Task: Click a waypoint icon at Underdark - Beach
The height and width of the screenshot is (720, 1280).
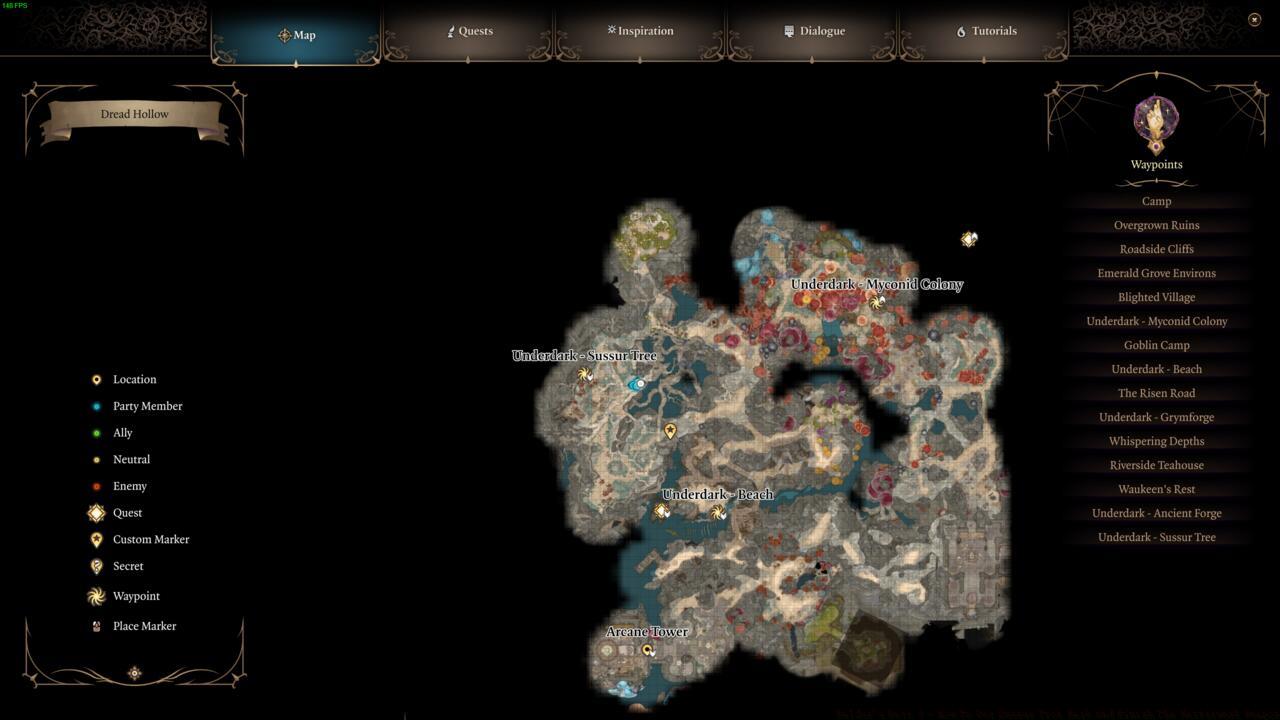Action: pos(717,512)
